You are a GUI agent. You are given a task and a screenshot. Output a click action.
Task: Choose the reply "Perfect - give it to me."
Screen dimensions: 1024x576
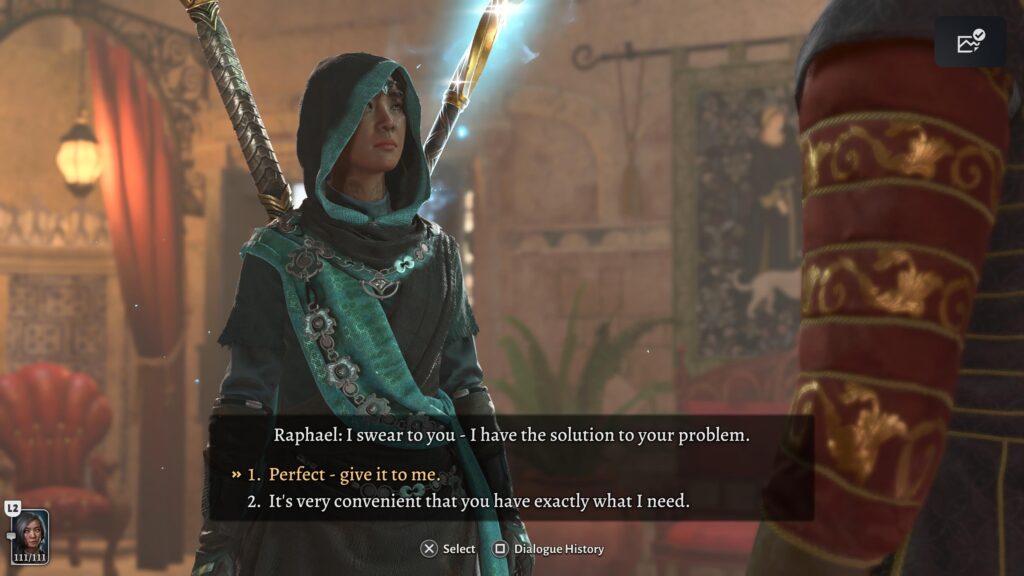354,474
